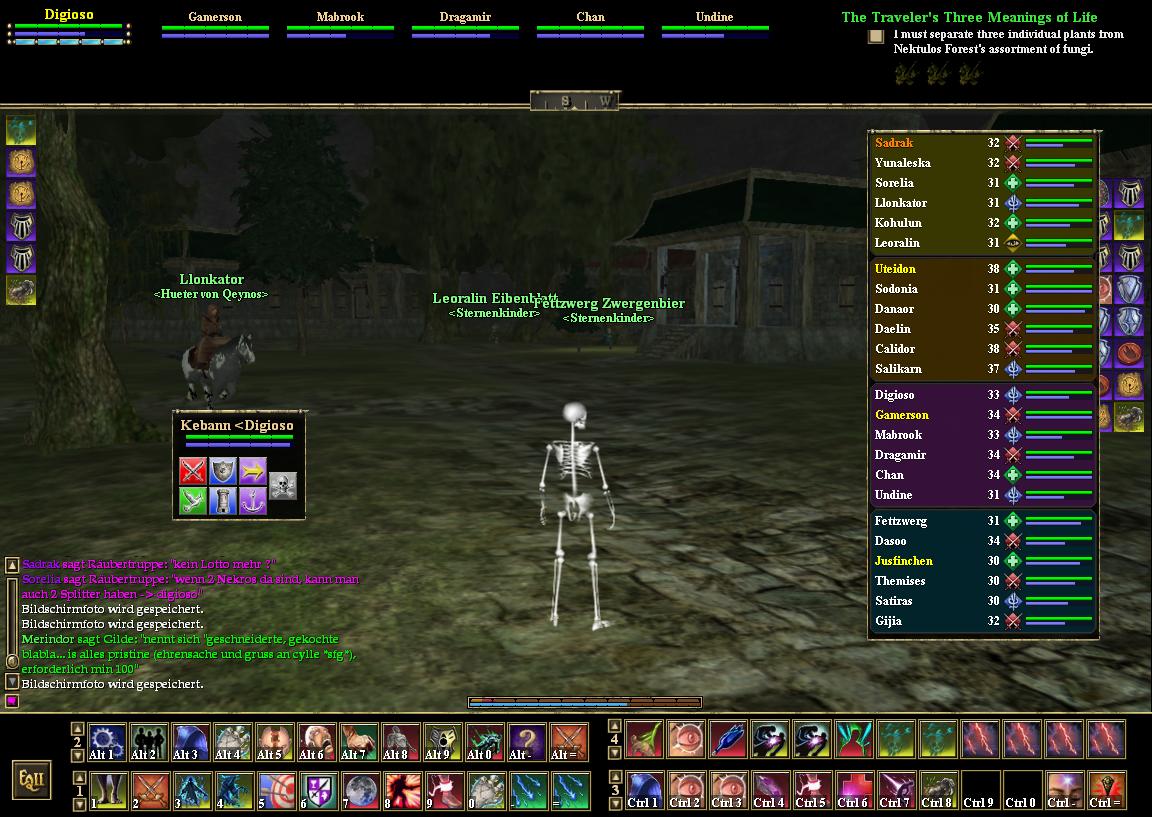The width and height of the screenshot is (1152, 817).
Task: Activate the Alt 1 gears ability
Action: (x=107, y=742)
